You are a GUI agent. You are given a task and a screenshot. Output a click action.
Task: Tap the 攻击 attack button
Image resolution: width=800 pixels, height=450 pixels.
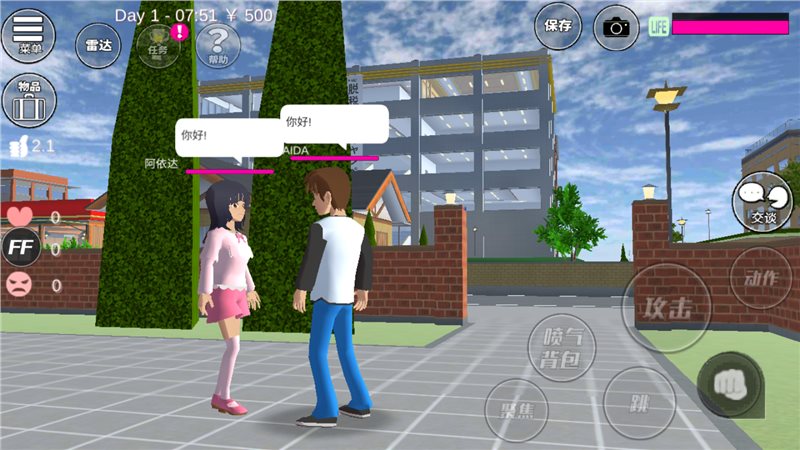(x=667, y=307)
